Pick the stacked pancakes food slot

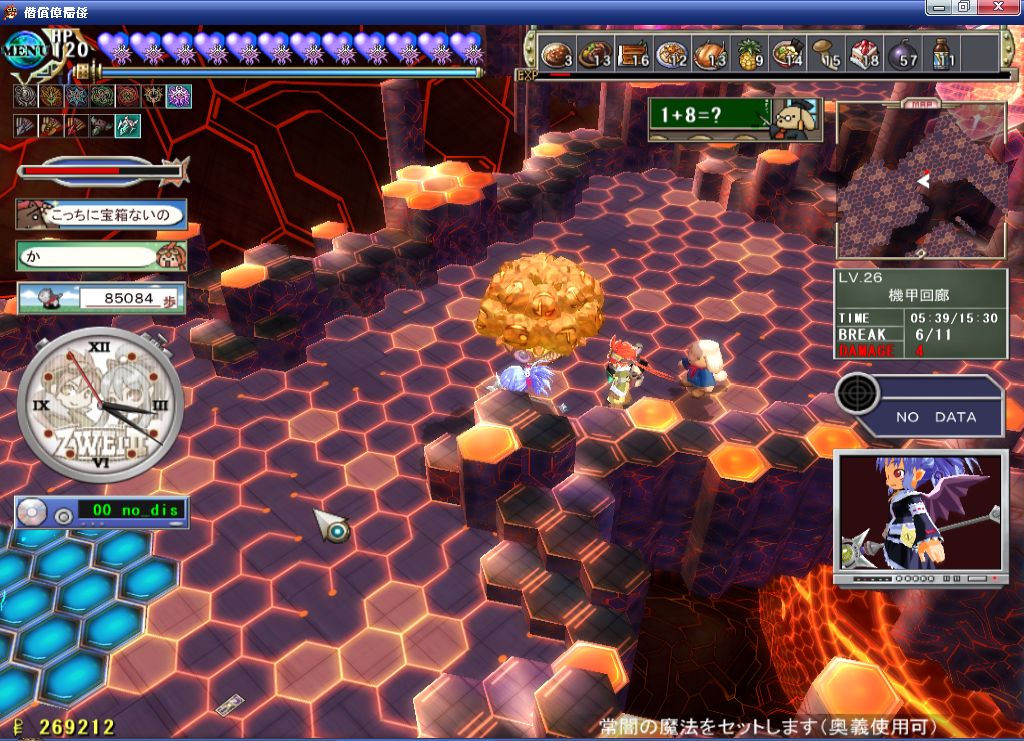[633, 53]
